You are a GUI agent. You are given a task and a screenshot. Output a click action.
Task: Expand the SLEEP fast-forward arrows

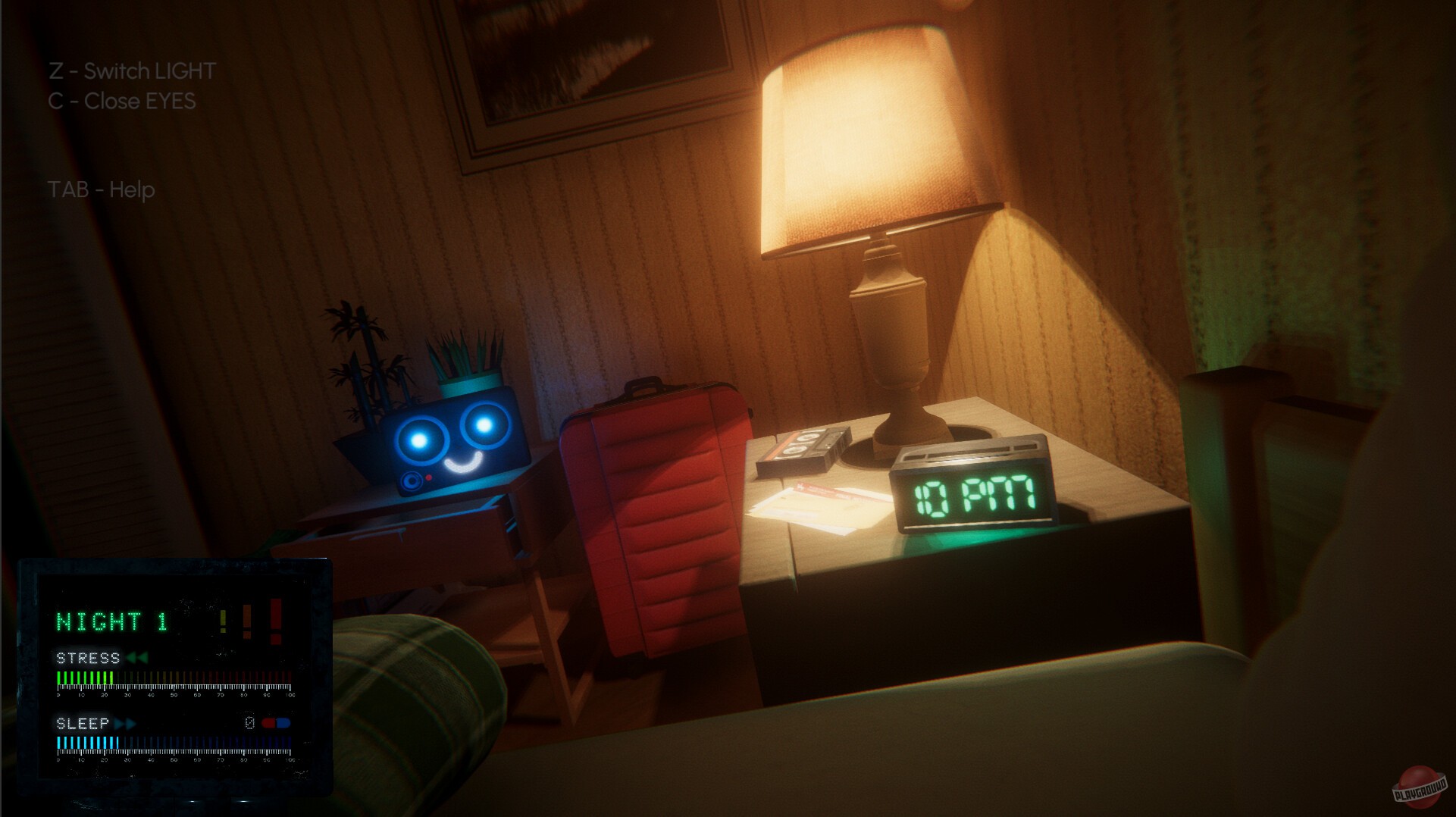click(x=124, y=722)
